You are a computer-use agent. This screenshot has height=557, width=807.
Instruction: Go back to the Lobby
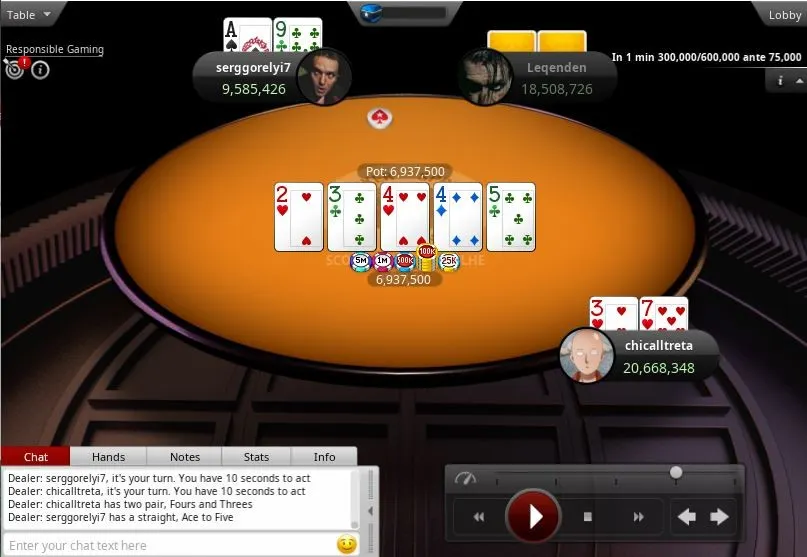coord(784,14)
